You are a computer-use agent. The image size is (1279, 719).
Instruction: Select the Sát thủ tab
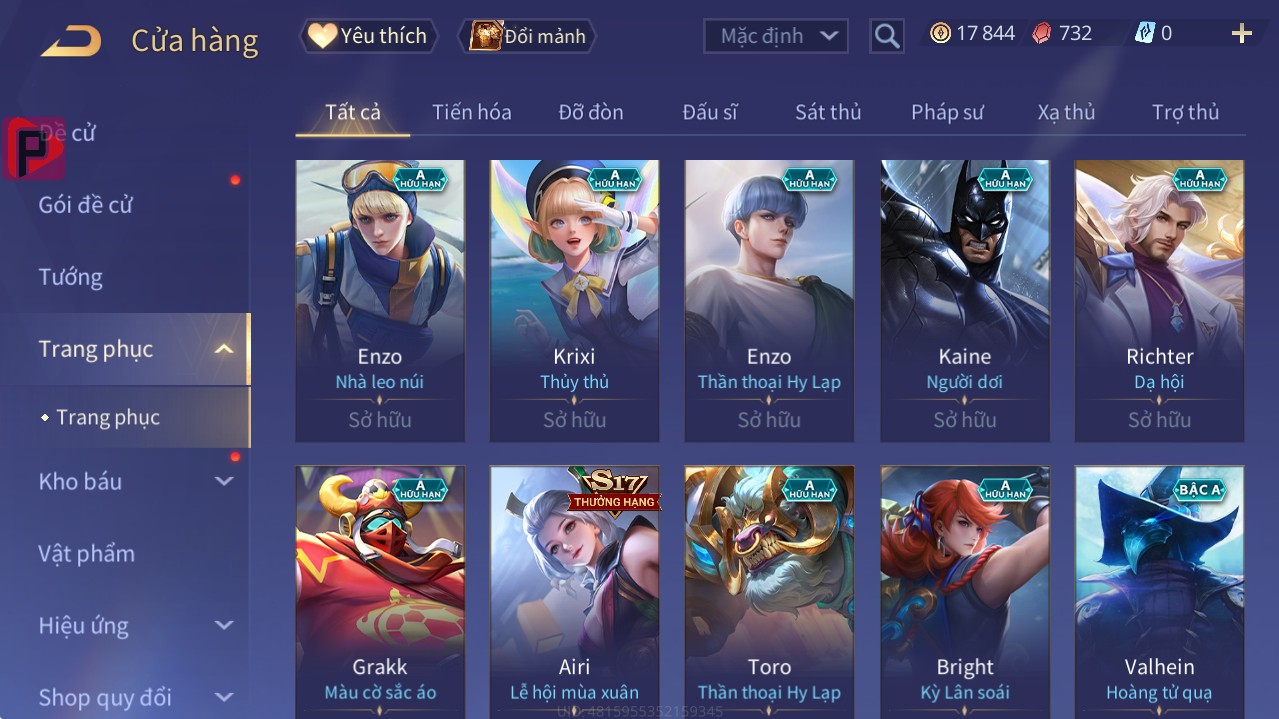click(x=827, y=112)
